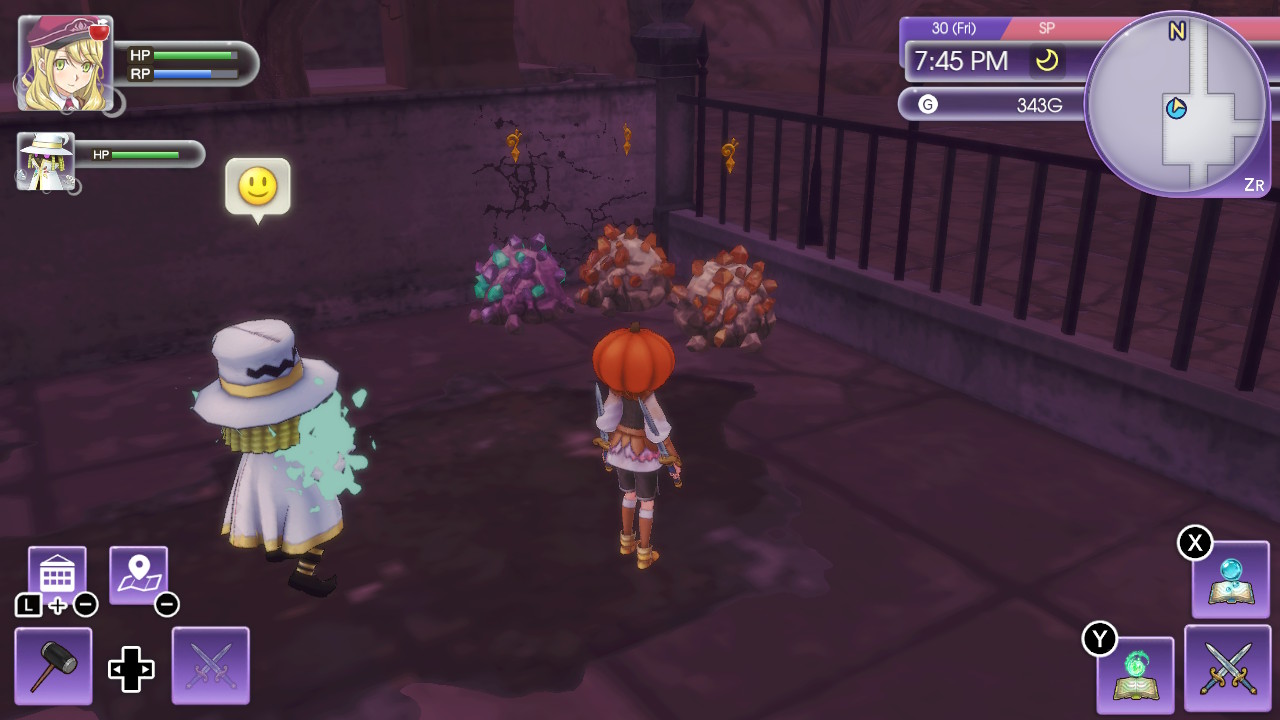Click the yellow moon nighttime icon

click(x=1048, y=62)
